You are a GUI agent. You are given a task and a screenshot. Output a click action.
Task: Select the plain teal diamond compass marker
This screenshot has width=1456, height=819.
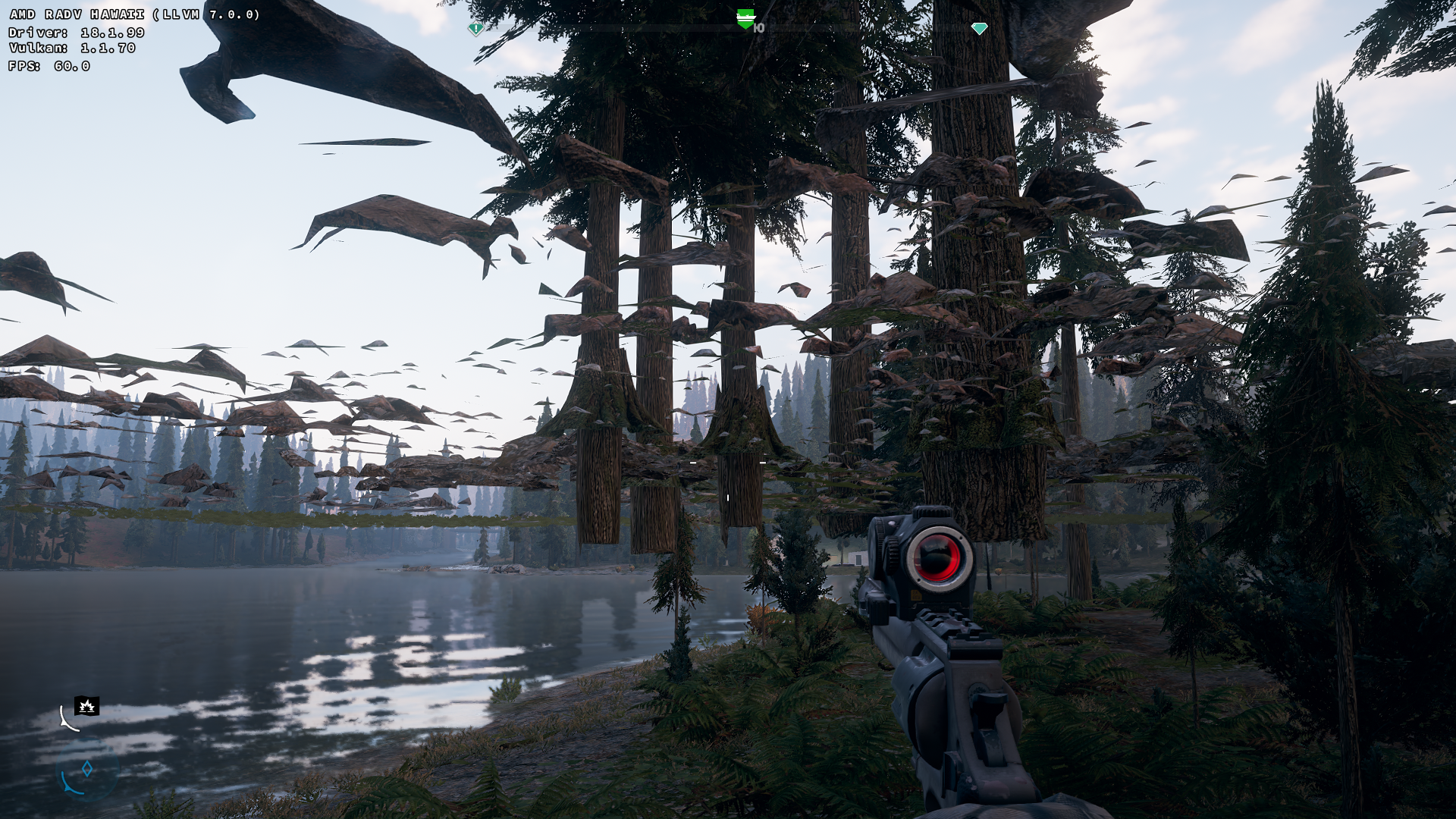979,29
